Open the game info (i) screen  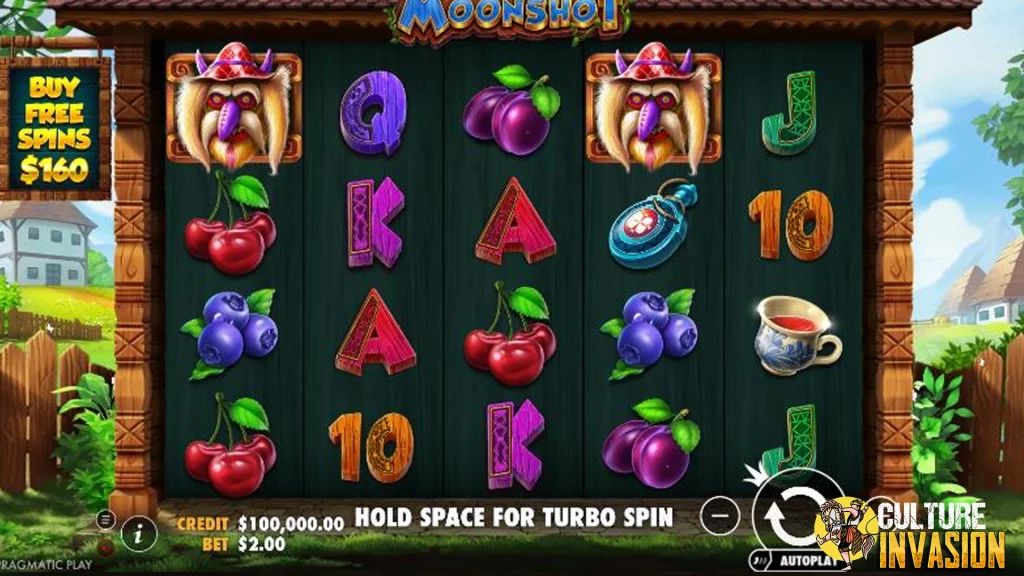139,534
